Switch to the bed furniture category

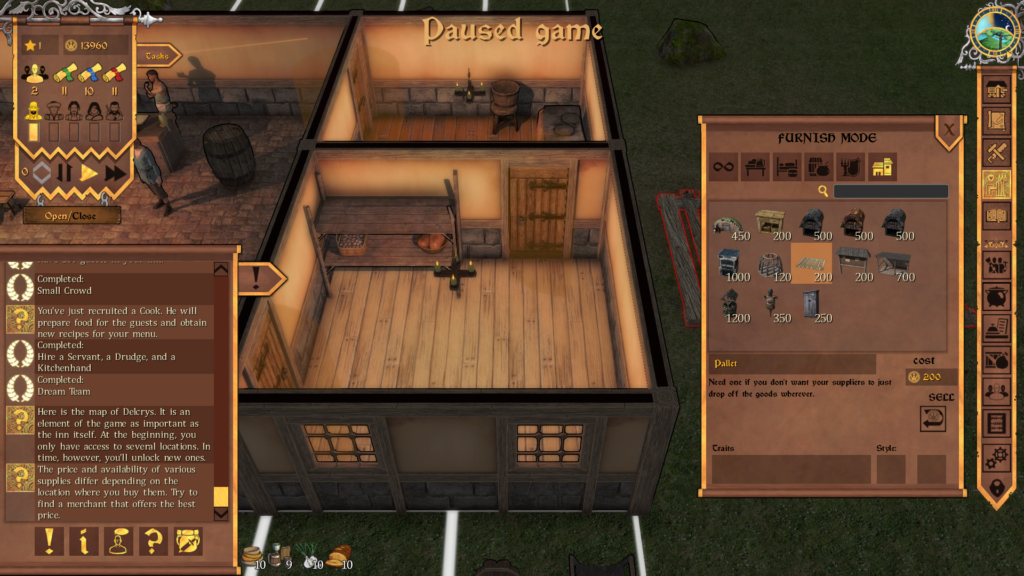click(x=788, y=167)
